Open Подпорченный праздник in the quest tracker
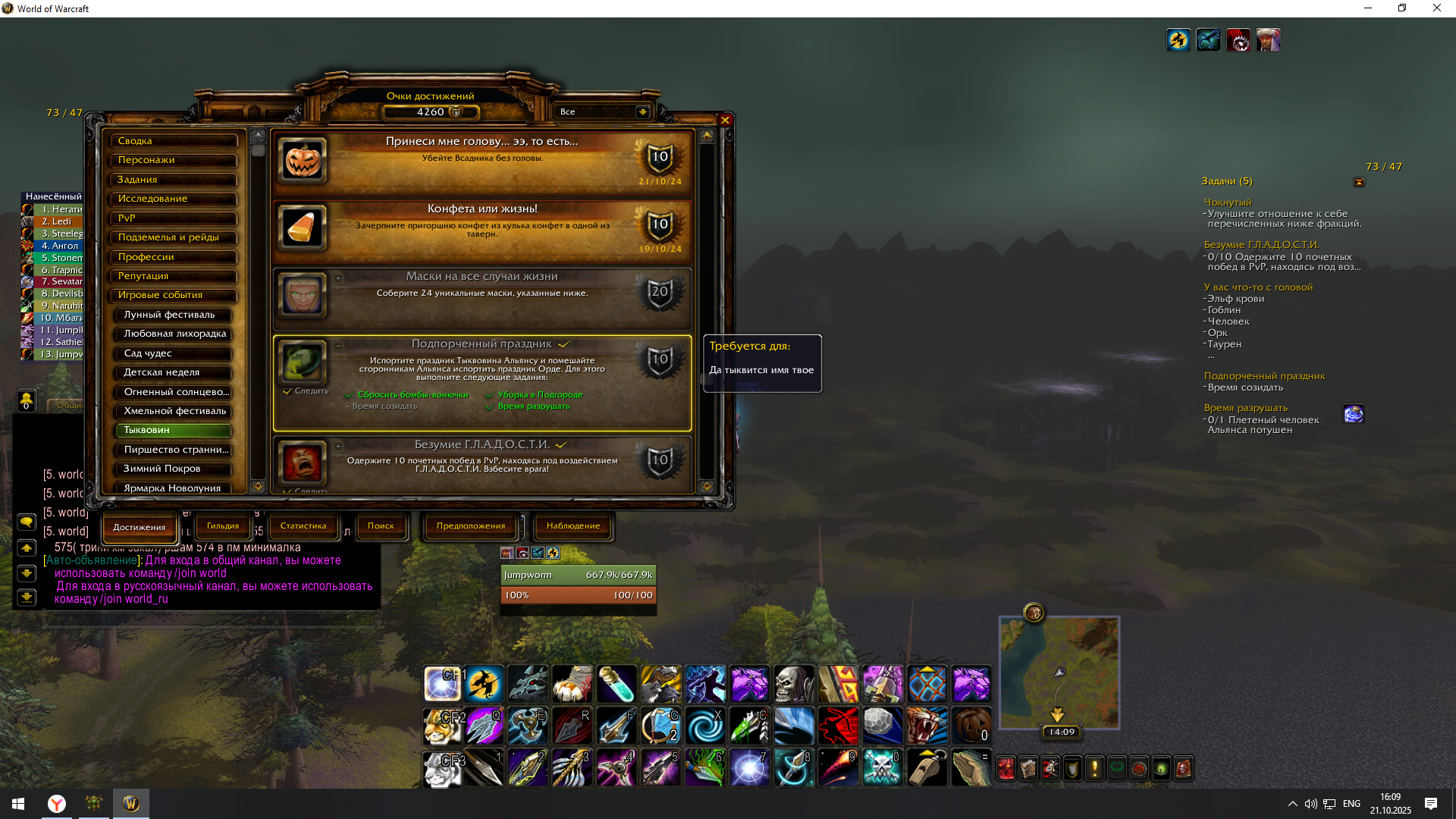The image size is (1456, 819). pos(1264,376)
